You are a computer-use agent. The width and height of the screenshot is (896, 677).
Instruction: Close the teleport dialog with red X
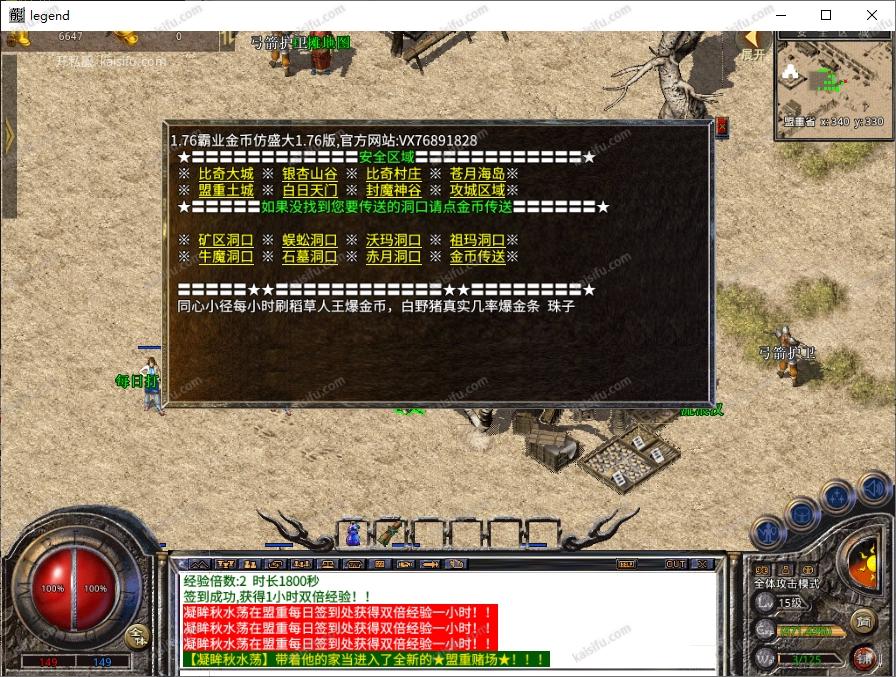(722, 126)
